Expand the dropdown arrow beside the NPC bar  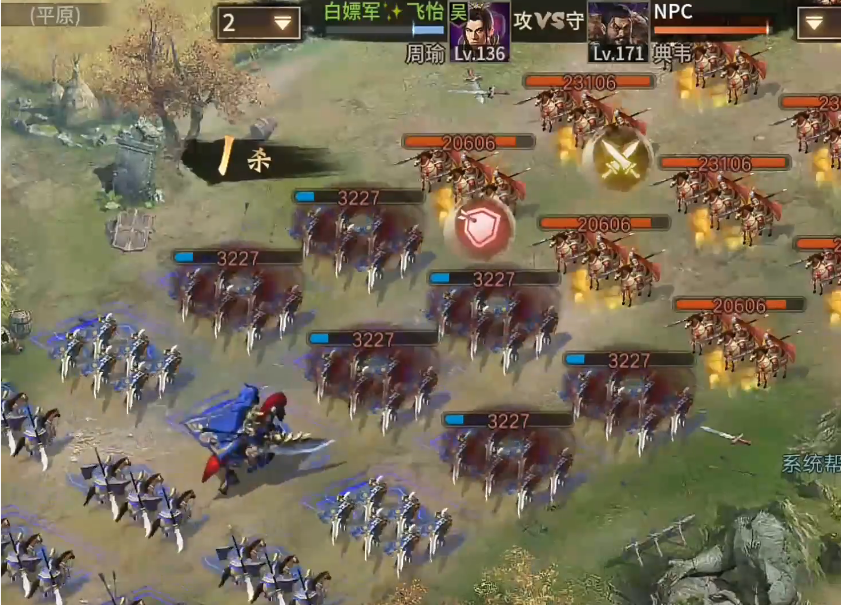tap(818, 22)
